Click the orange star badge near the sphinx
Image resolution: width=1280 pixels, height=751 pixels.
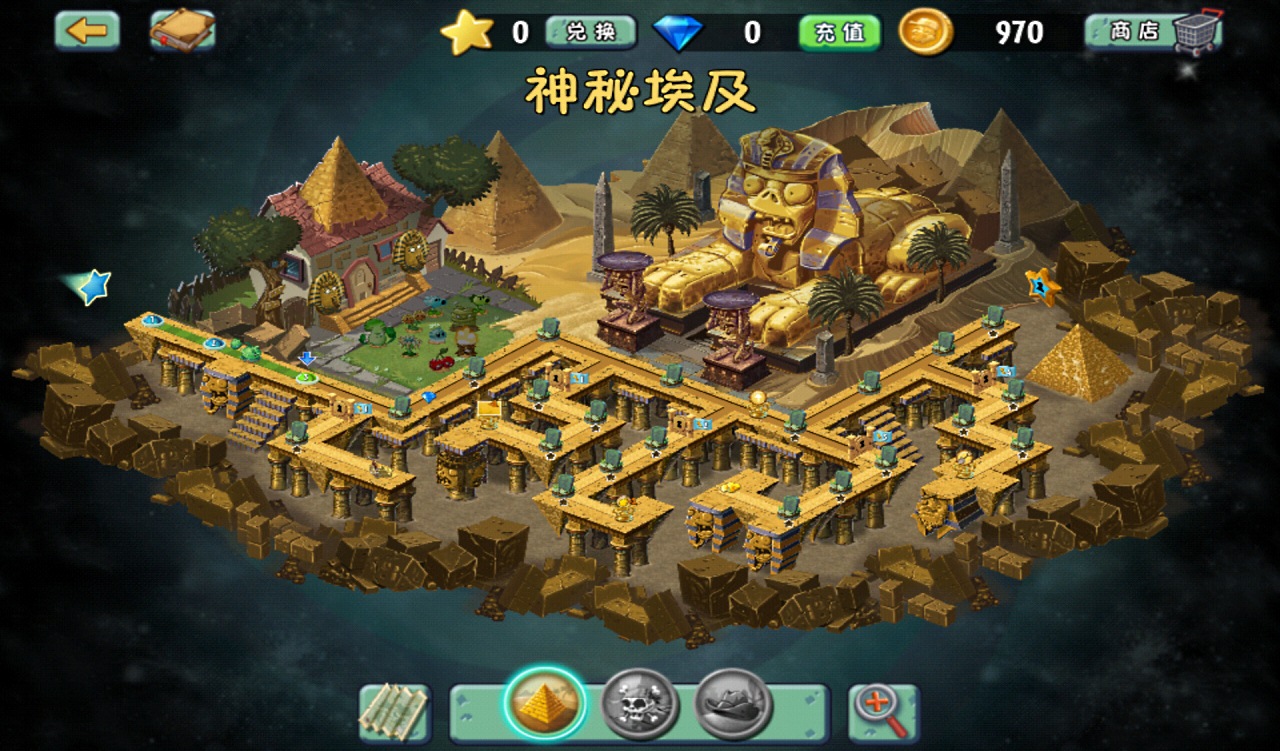[x=1042, y=286]
